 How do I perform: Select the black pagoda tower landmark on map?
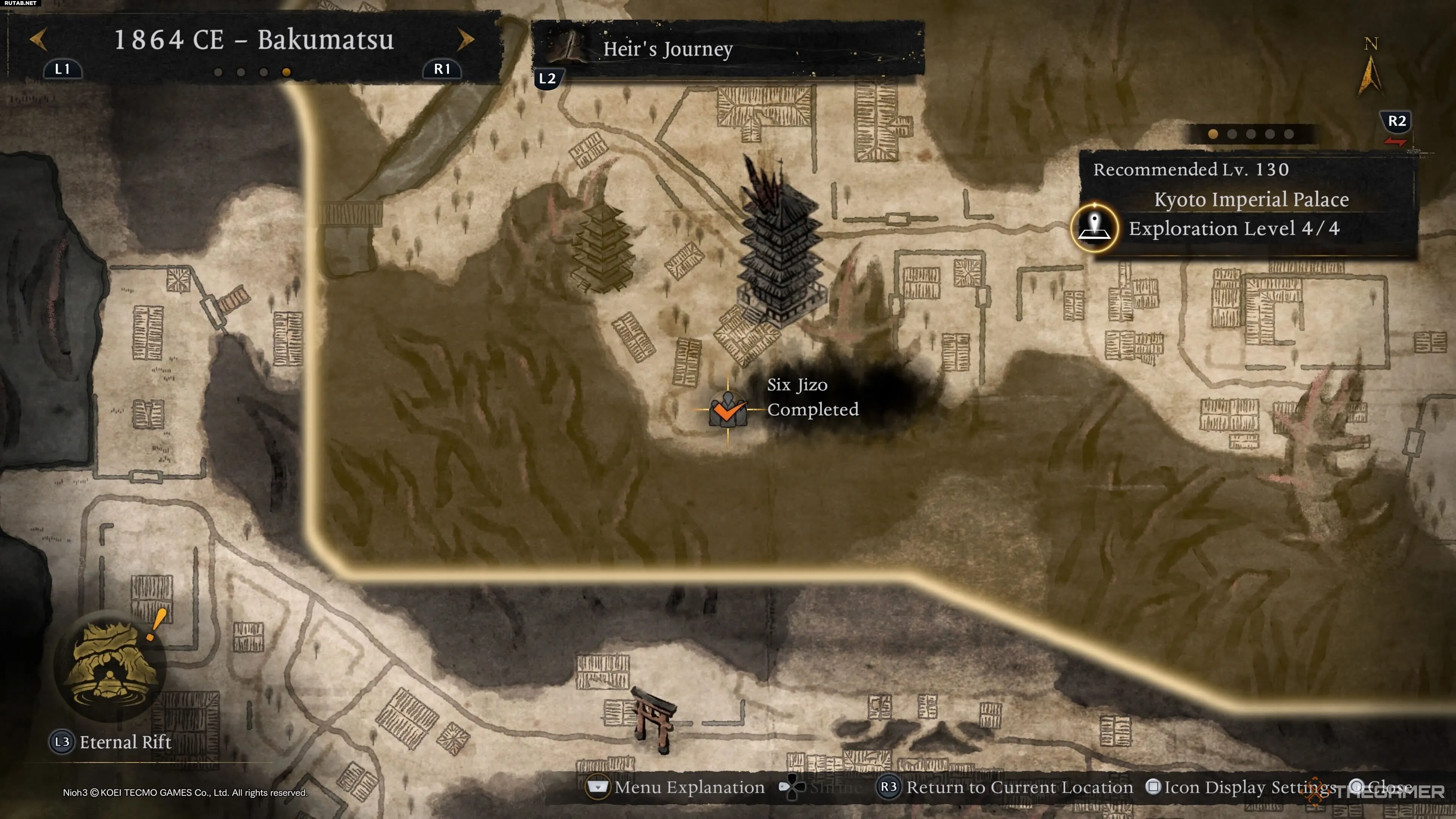click(x=781, y=249)
